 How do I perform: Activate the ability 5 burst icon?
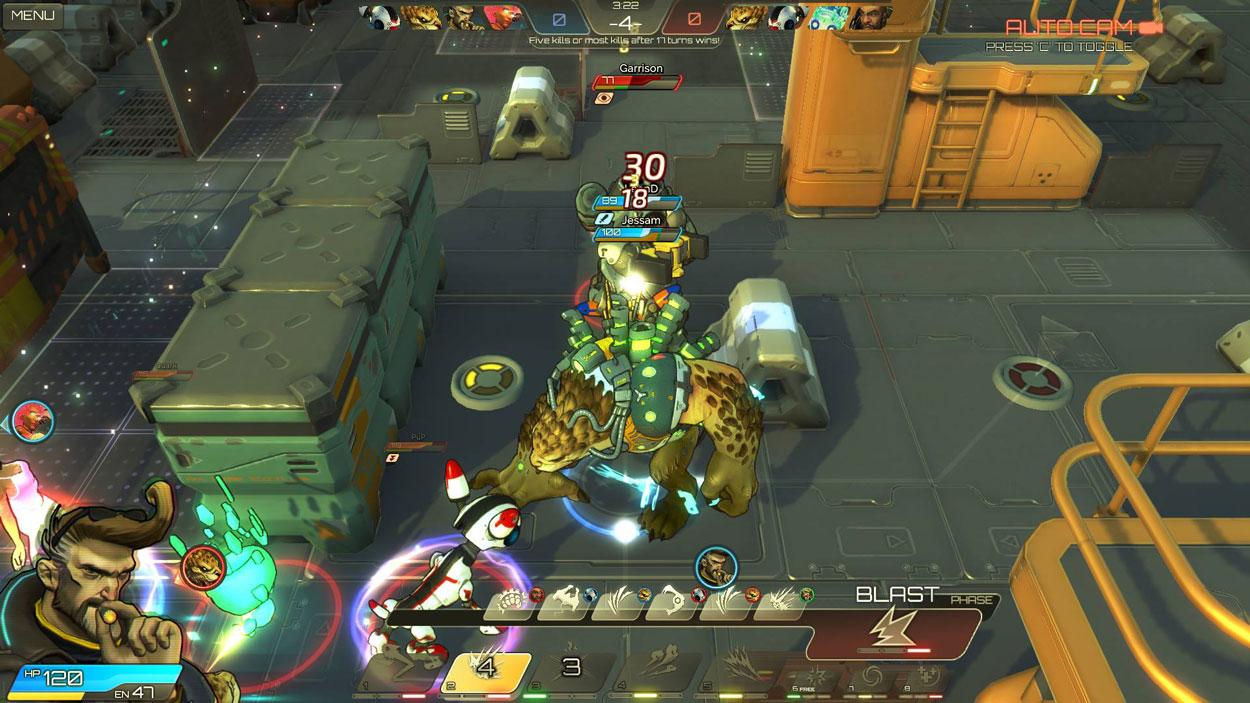click(x=740, y=667)
